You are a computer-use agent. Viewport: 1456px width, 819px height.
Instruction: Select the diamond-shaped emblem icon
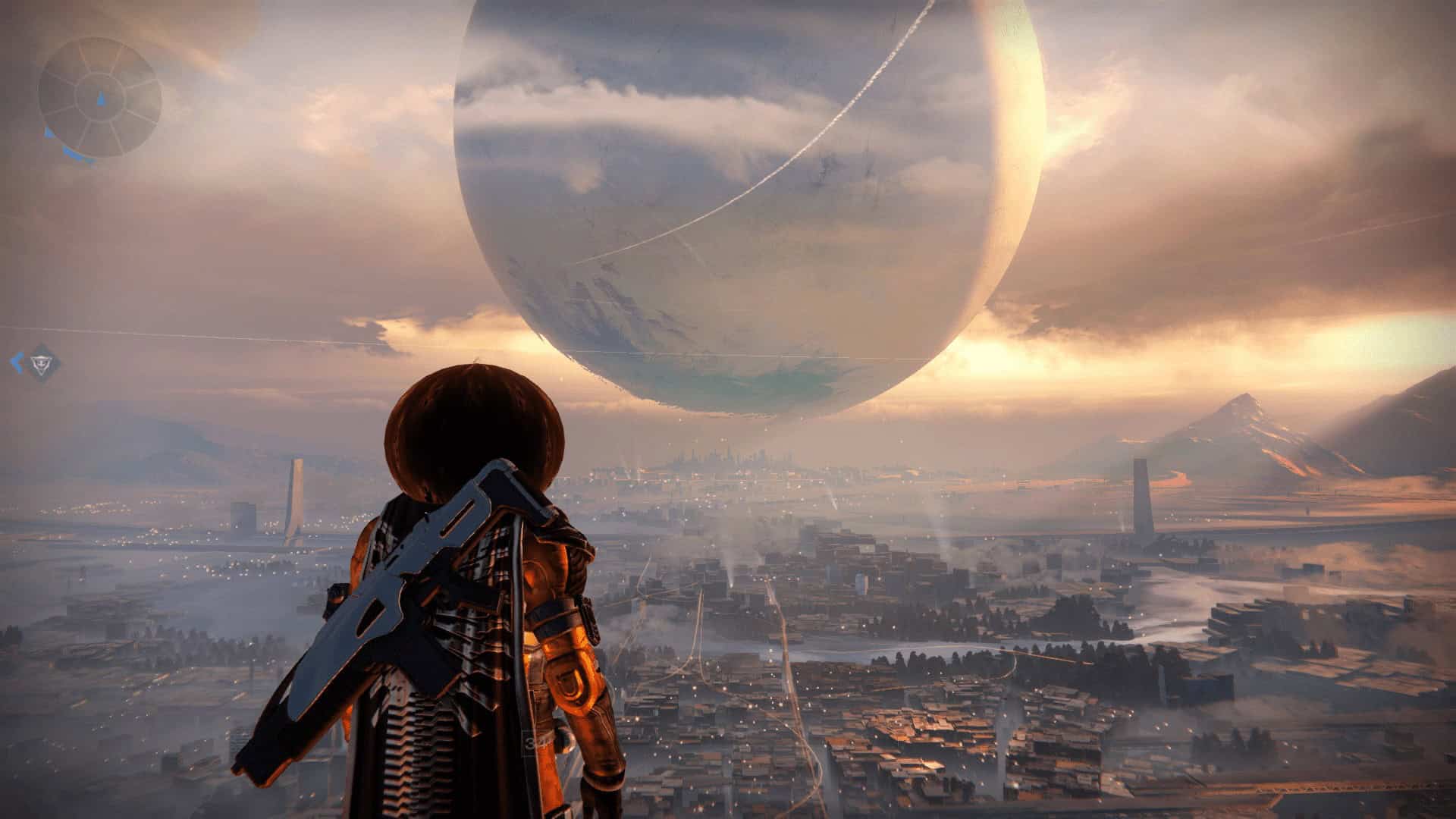click(x=42, y=362)
